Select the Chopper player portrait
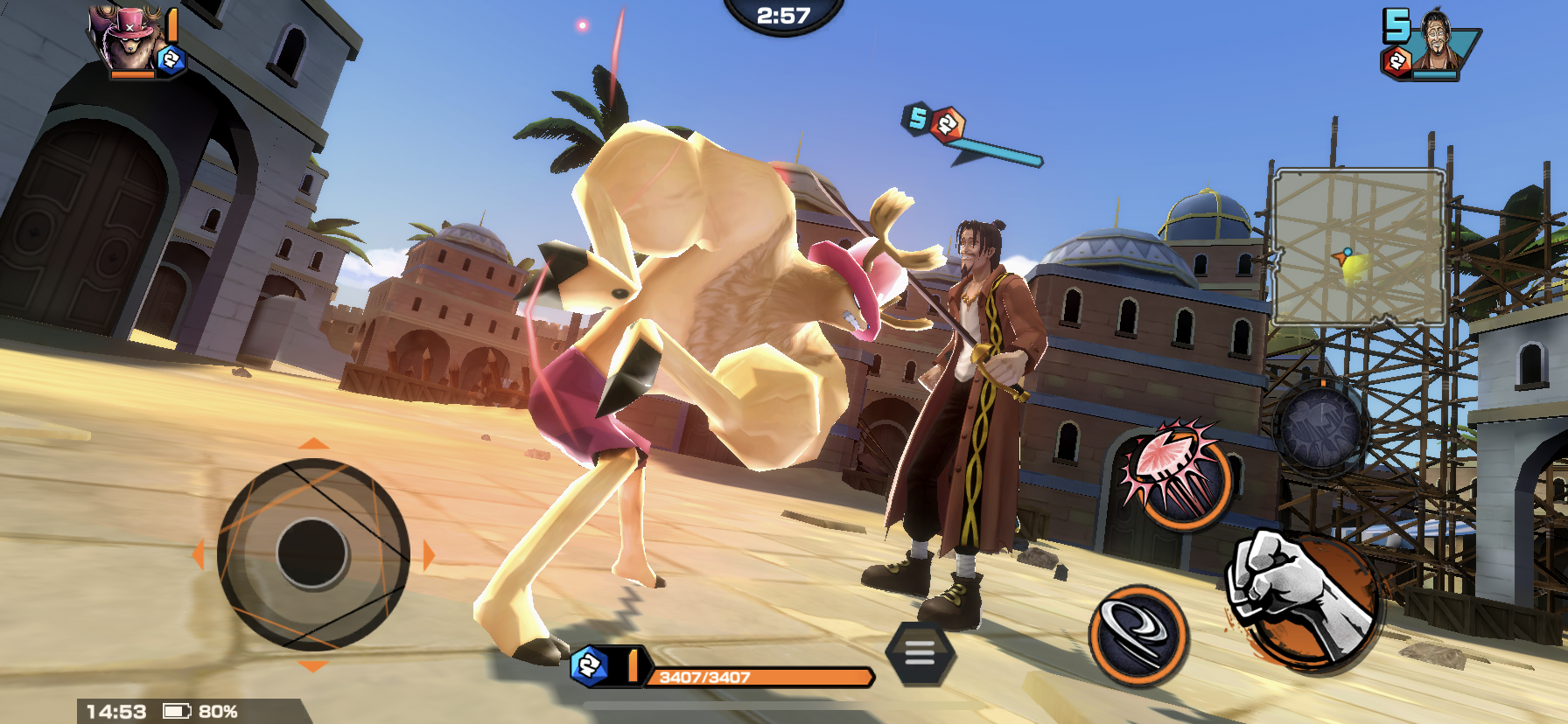This screenshot has width=1568, height=724. coord(129,39)
